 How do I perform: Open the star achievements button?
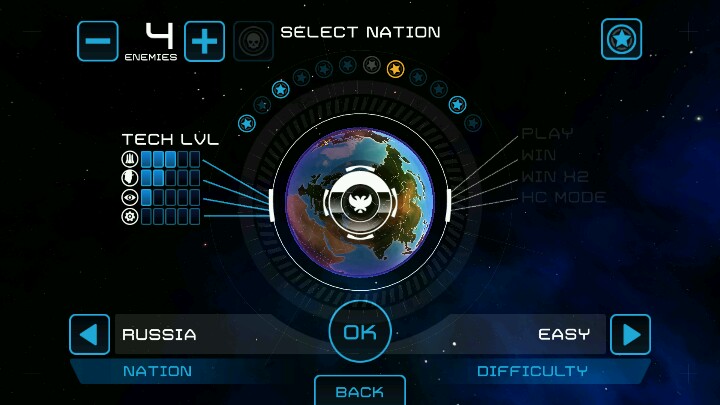pyautogui.click(x=621, y=39)
